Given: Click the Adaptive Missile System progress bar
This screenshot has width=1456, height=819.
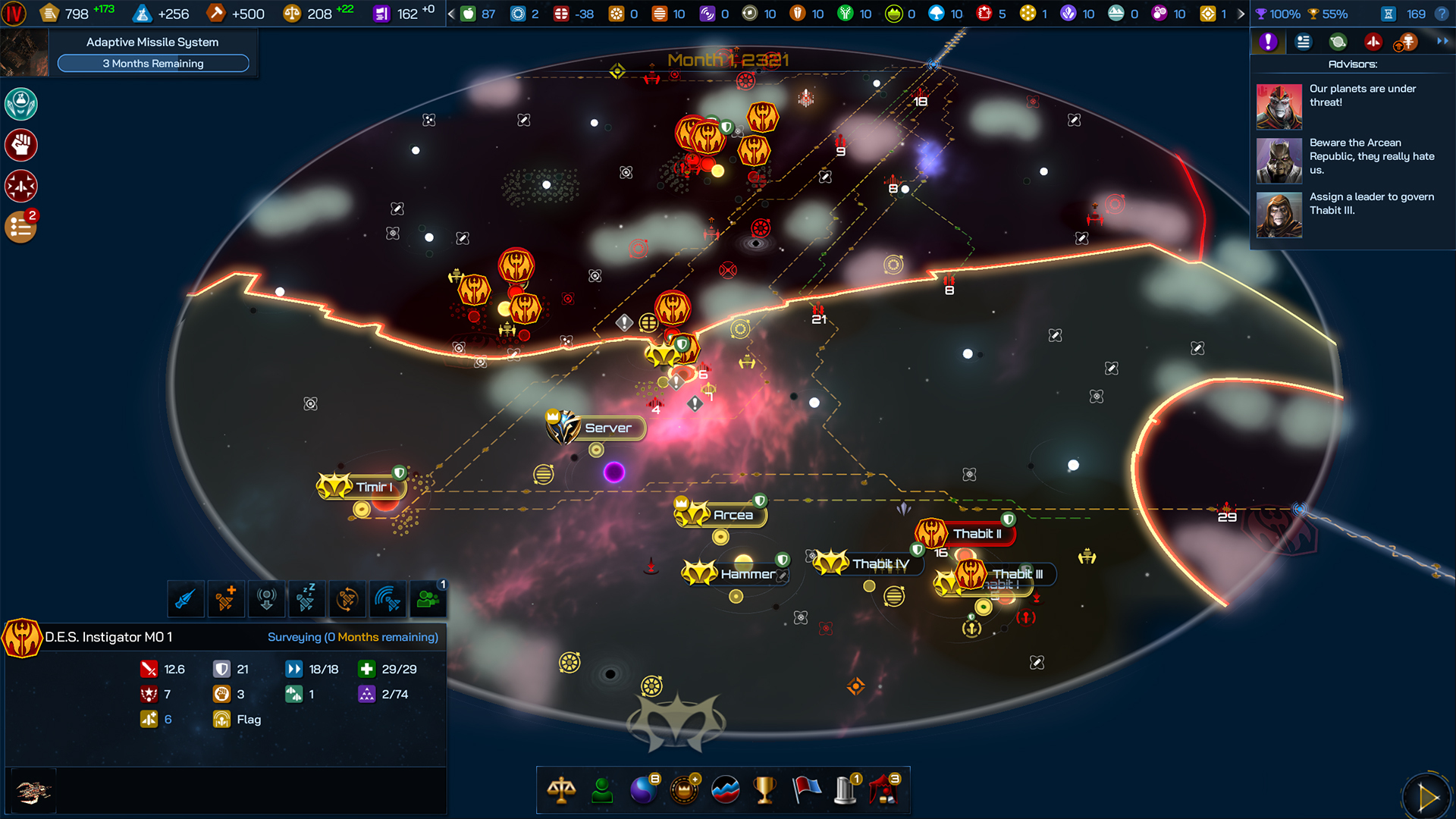Looking at the screenshot, I should (152, 64).
